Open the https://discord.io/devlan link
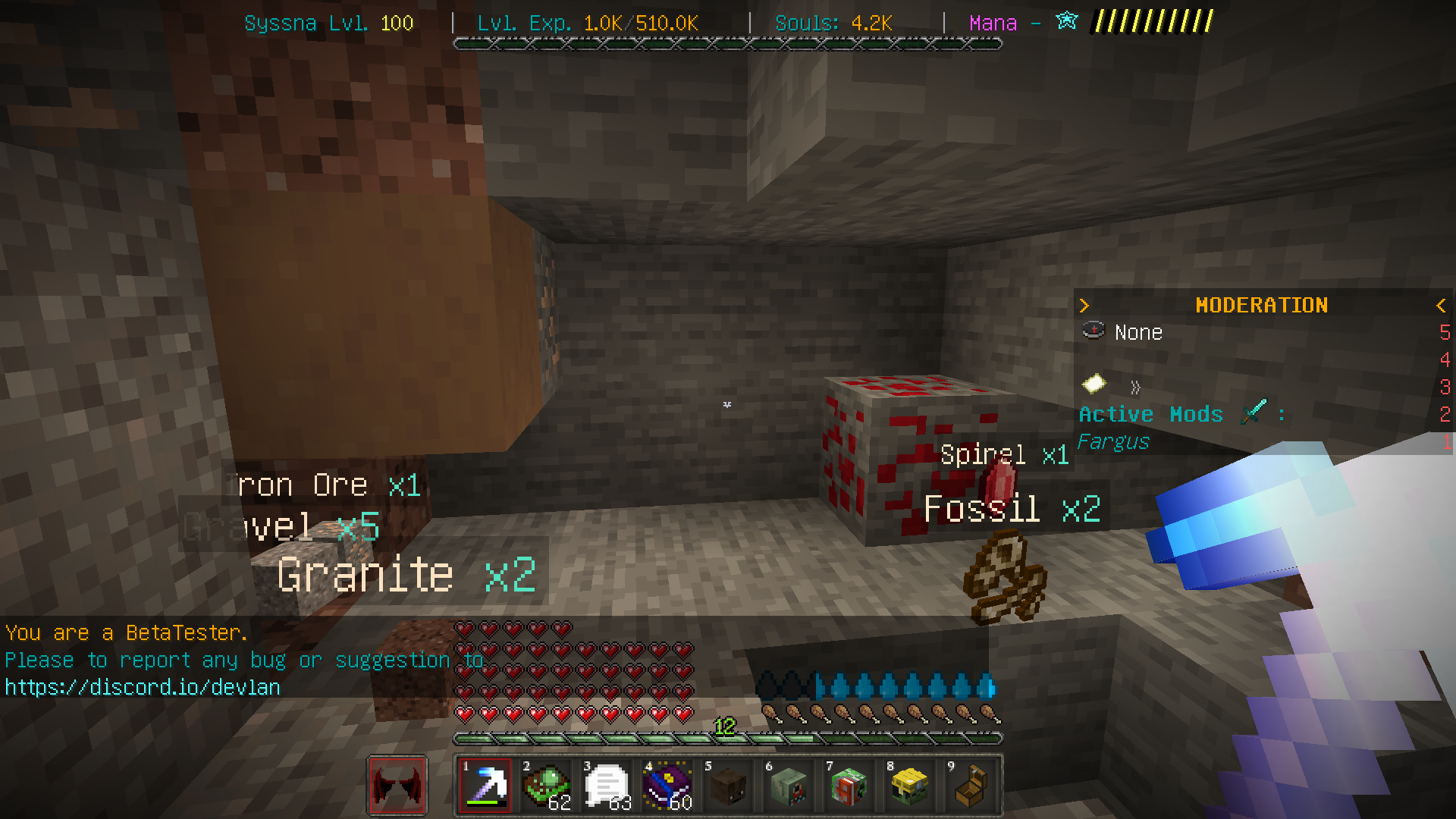Screen dimensions: 1456x819 [141, 686]
